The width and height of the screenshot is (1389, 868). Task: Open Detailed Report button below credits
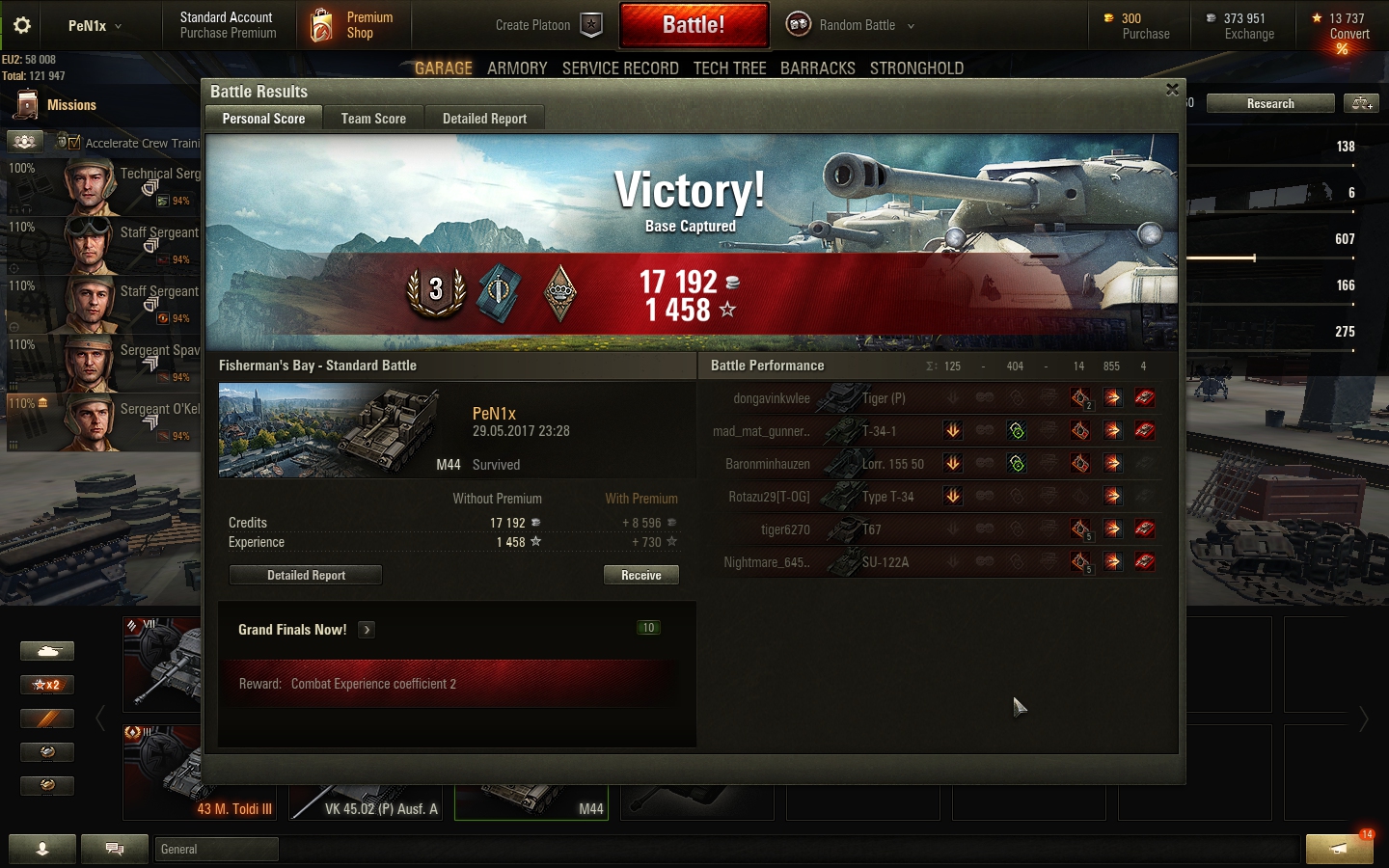(x=306, y=575)
